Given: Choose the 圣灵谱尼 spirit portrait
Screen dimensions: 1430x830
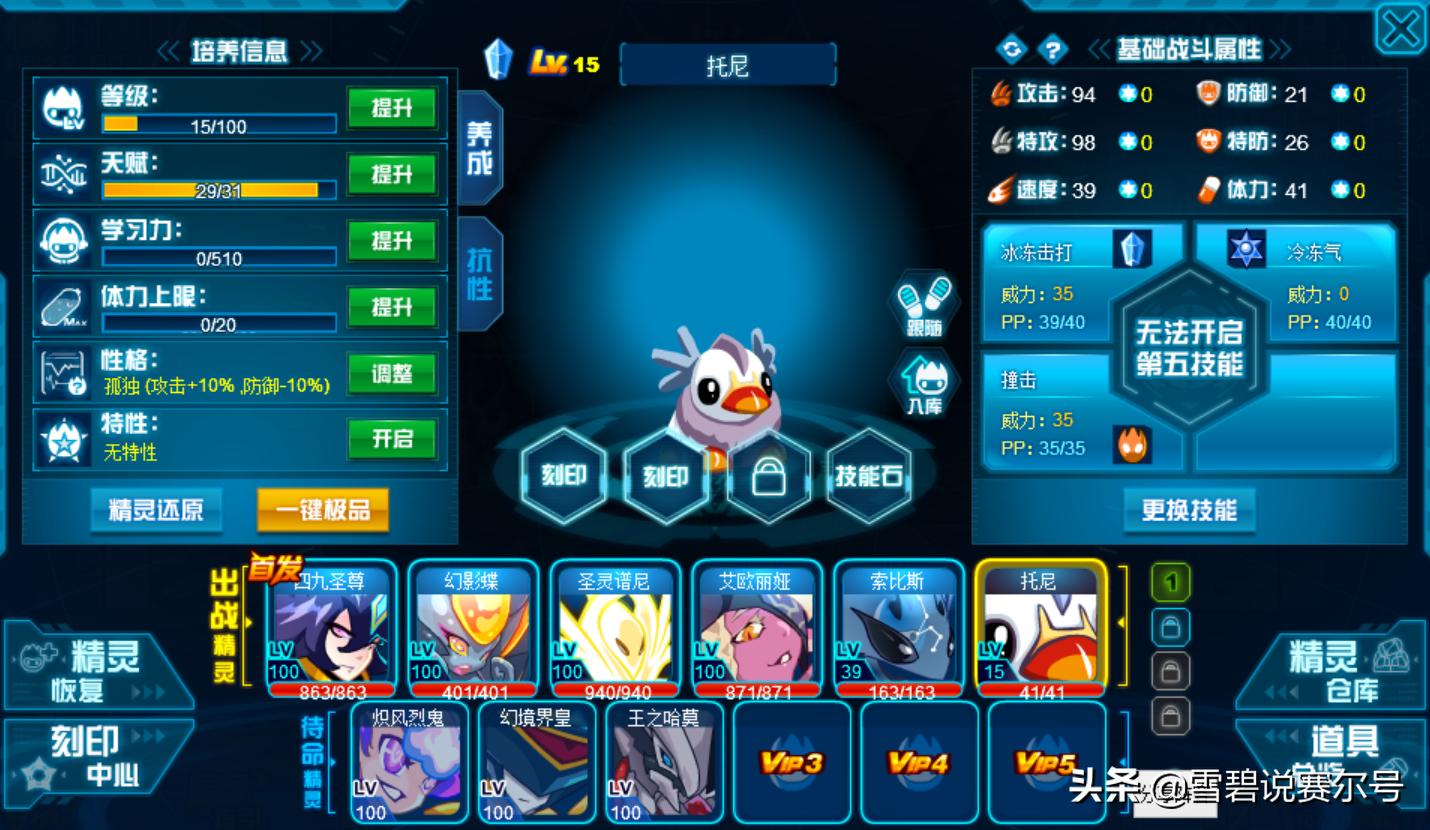Looking at the screenshot, I should 614,628.
